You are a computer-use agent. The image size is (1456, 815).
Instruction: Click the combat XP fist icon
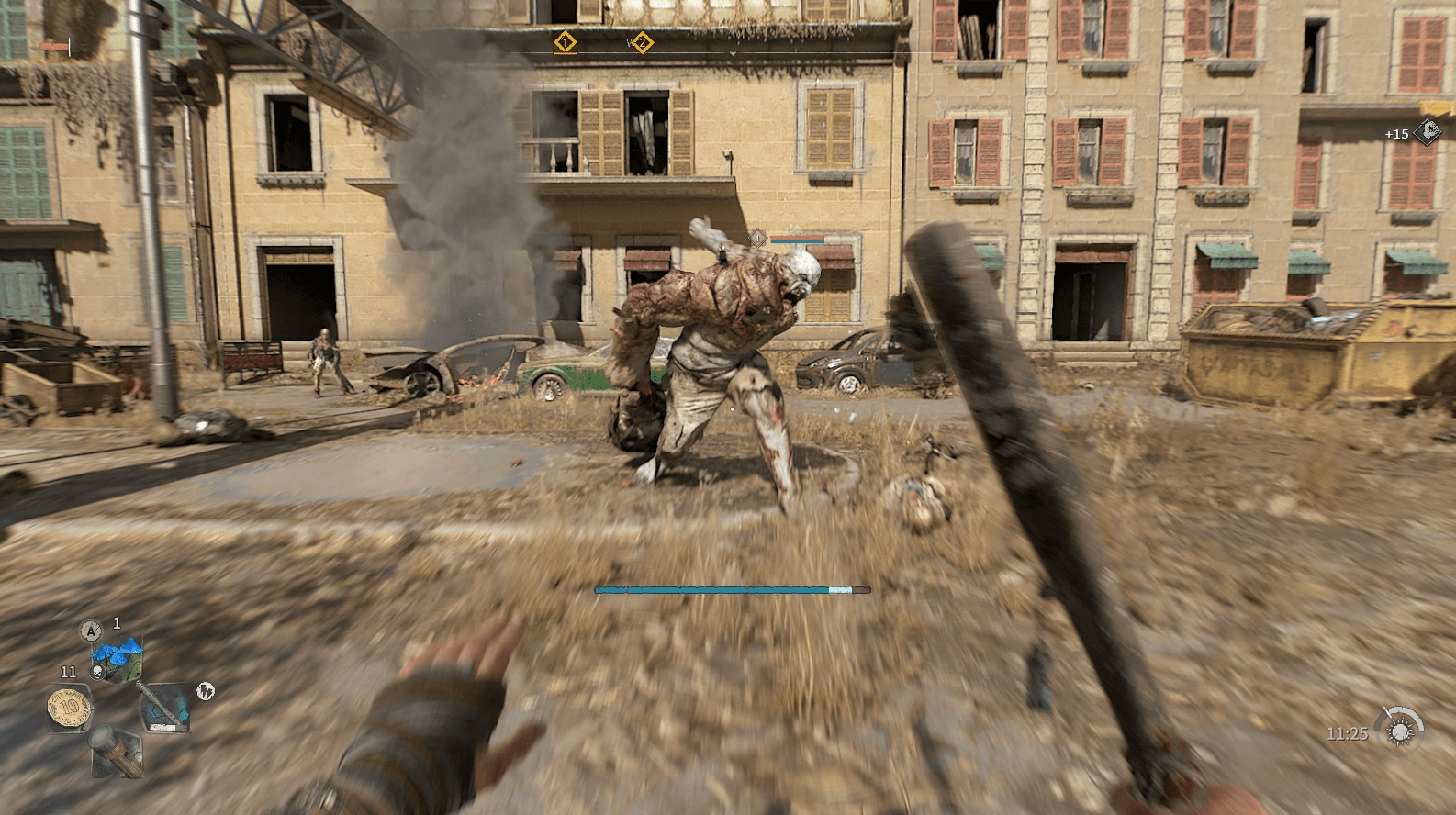pos(1426,133)
